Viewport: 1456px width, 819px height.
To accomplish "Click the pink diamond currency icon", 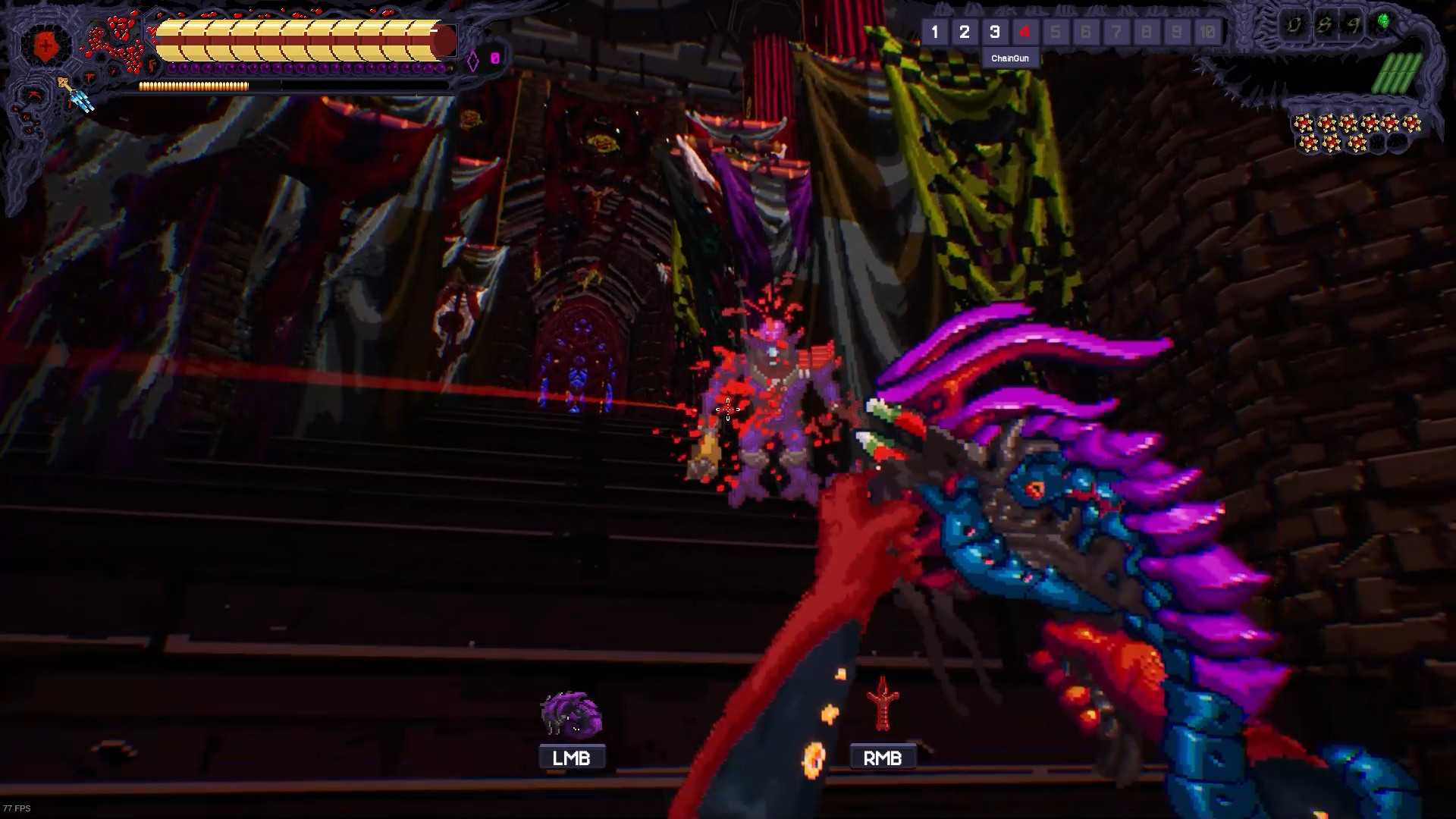I will pos(475,59).
